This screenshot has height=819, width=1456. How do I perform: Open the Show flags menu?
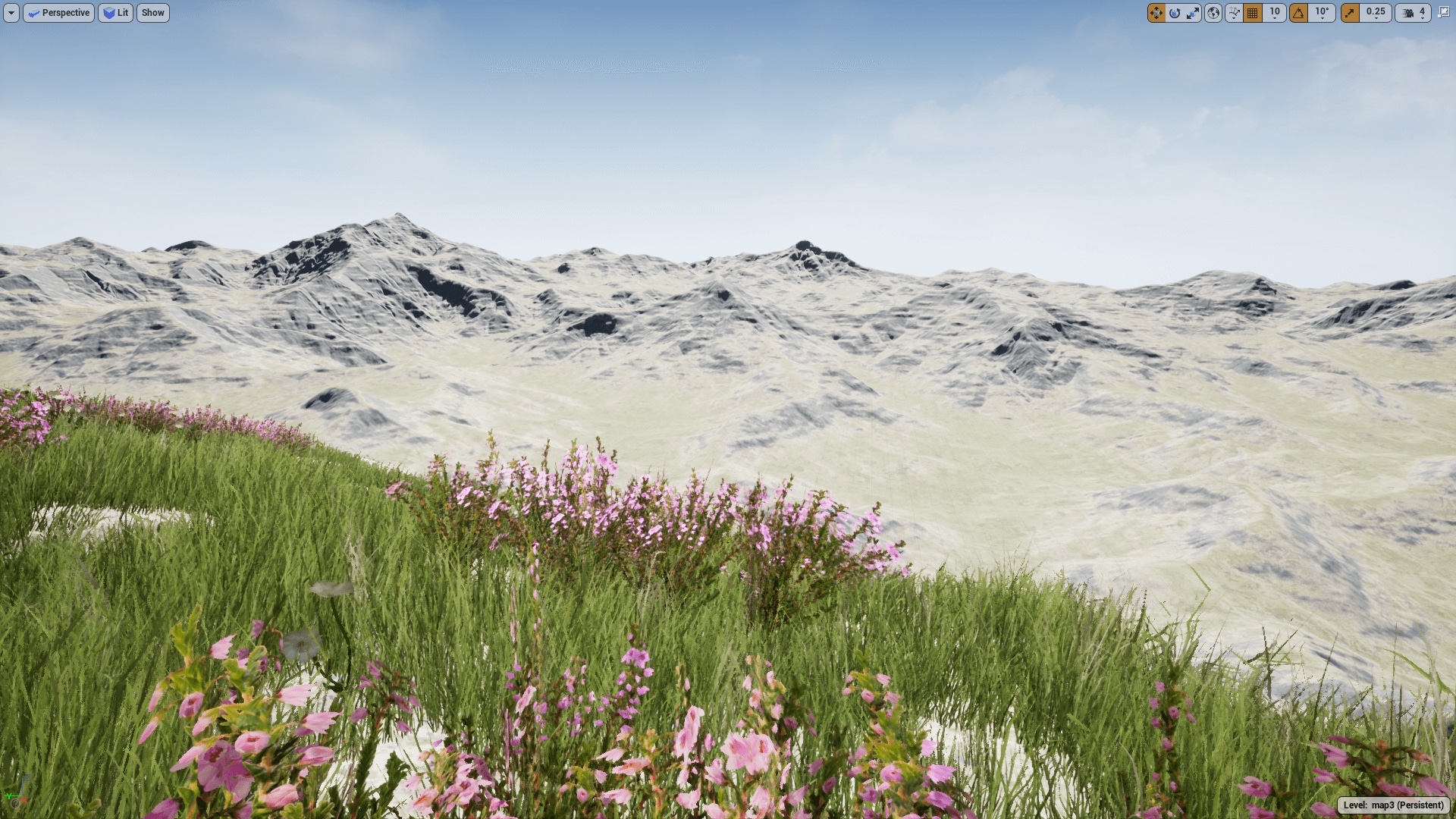152,13
